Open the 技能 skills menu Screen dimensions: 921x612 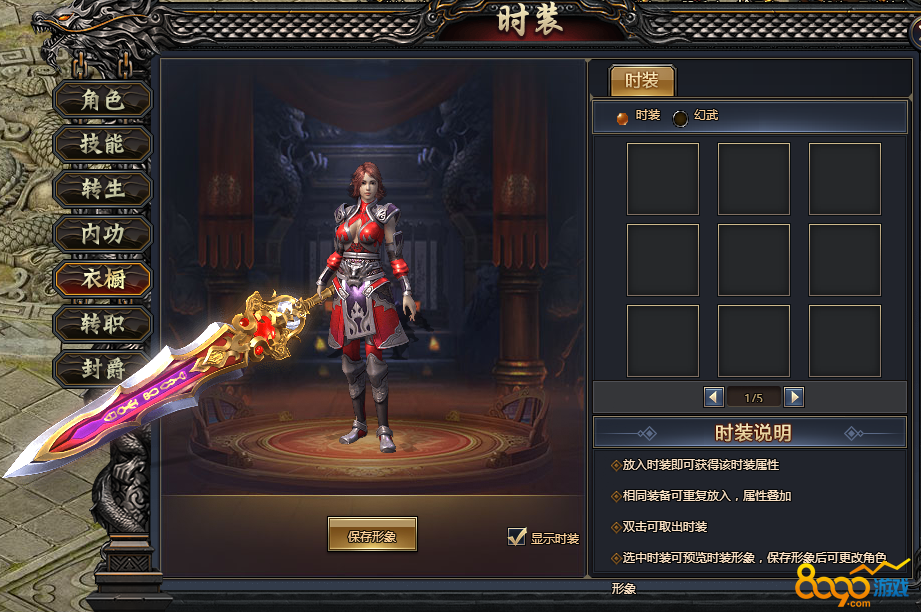[x=102, y=144]
